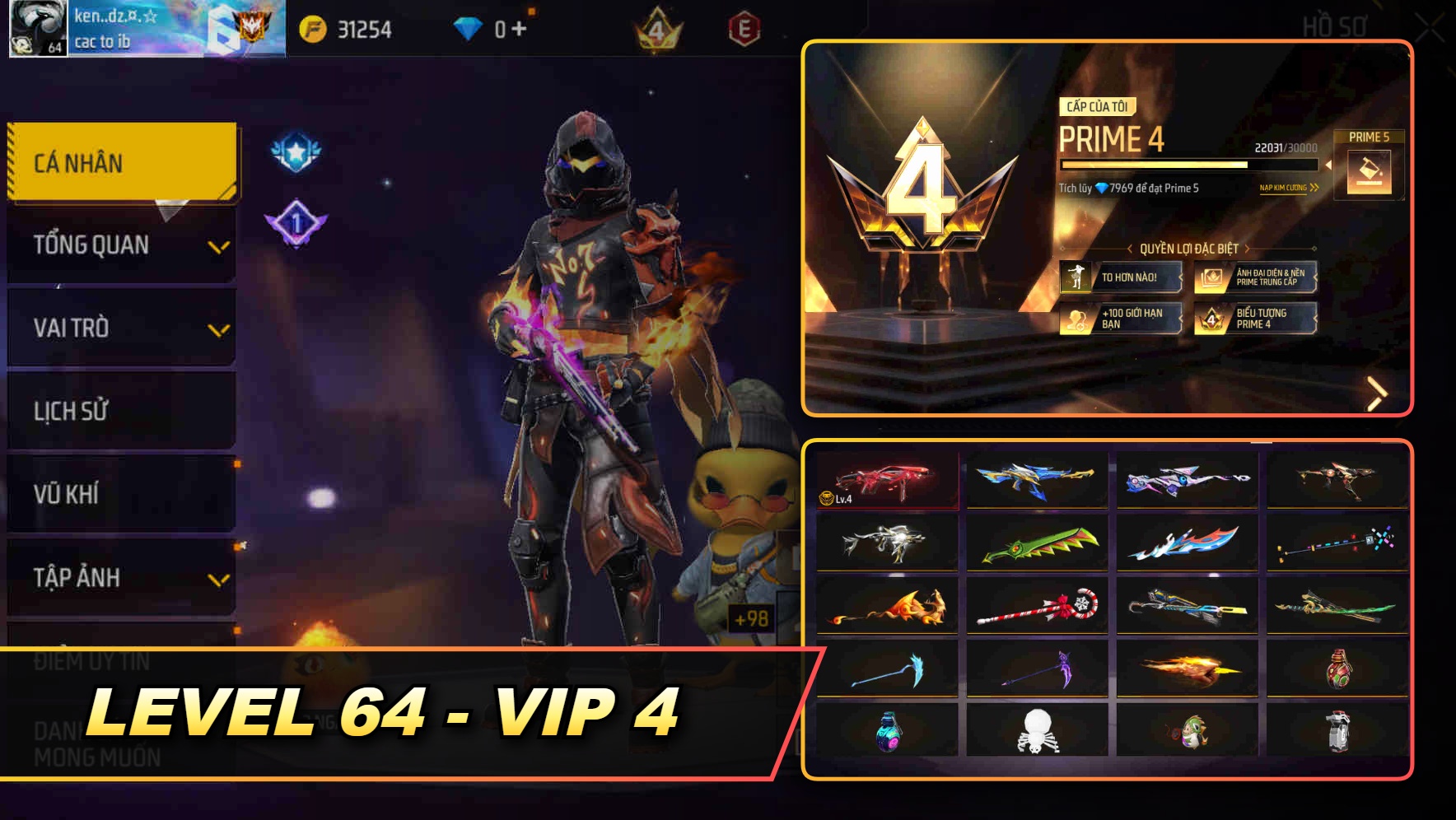The height and width of the screenshot is (820, 1456).
Task: Select the CÁ NHÂN sidebar tab
Action: coord(120,162)
